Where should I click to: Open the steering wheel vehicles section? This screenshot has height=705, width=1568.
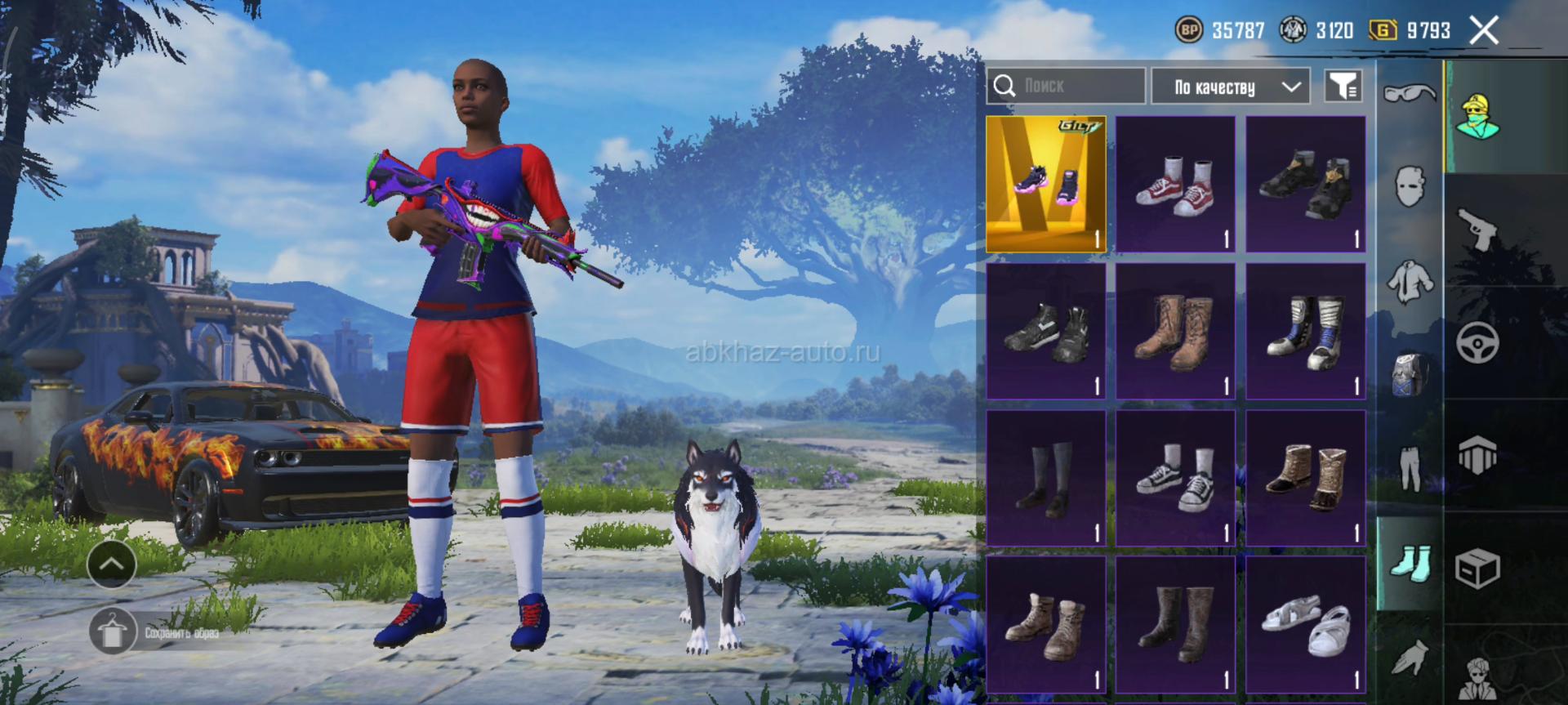(1478, 342)
